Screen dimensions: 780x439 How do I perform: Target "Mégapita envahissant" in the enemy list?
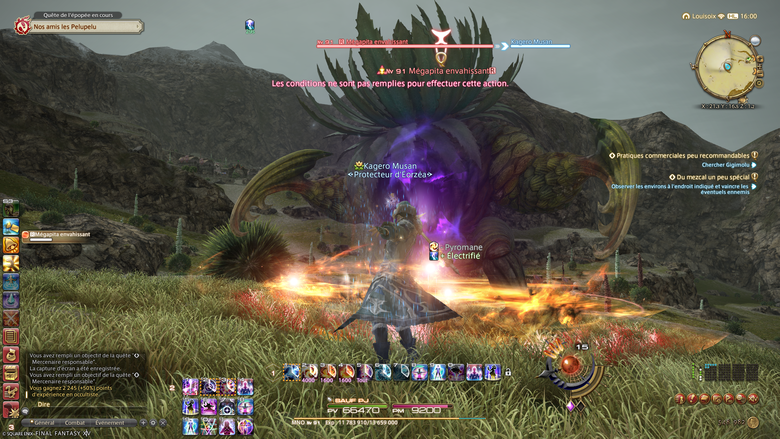pyautogui.click(x=61, y=235)
